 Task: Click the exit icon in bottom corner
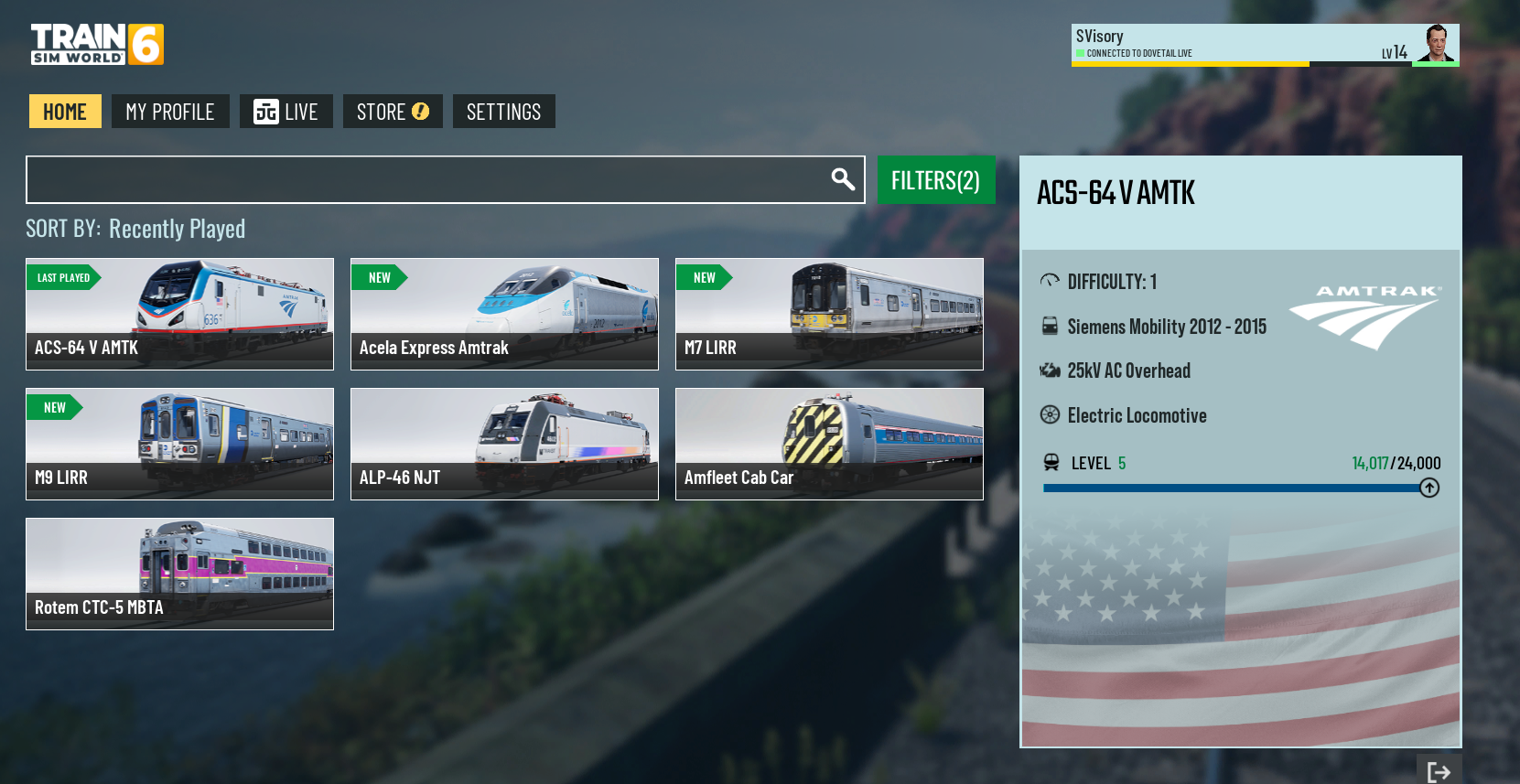point(1439,771)
